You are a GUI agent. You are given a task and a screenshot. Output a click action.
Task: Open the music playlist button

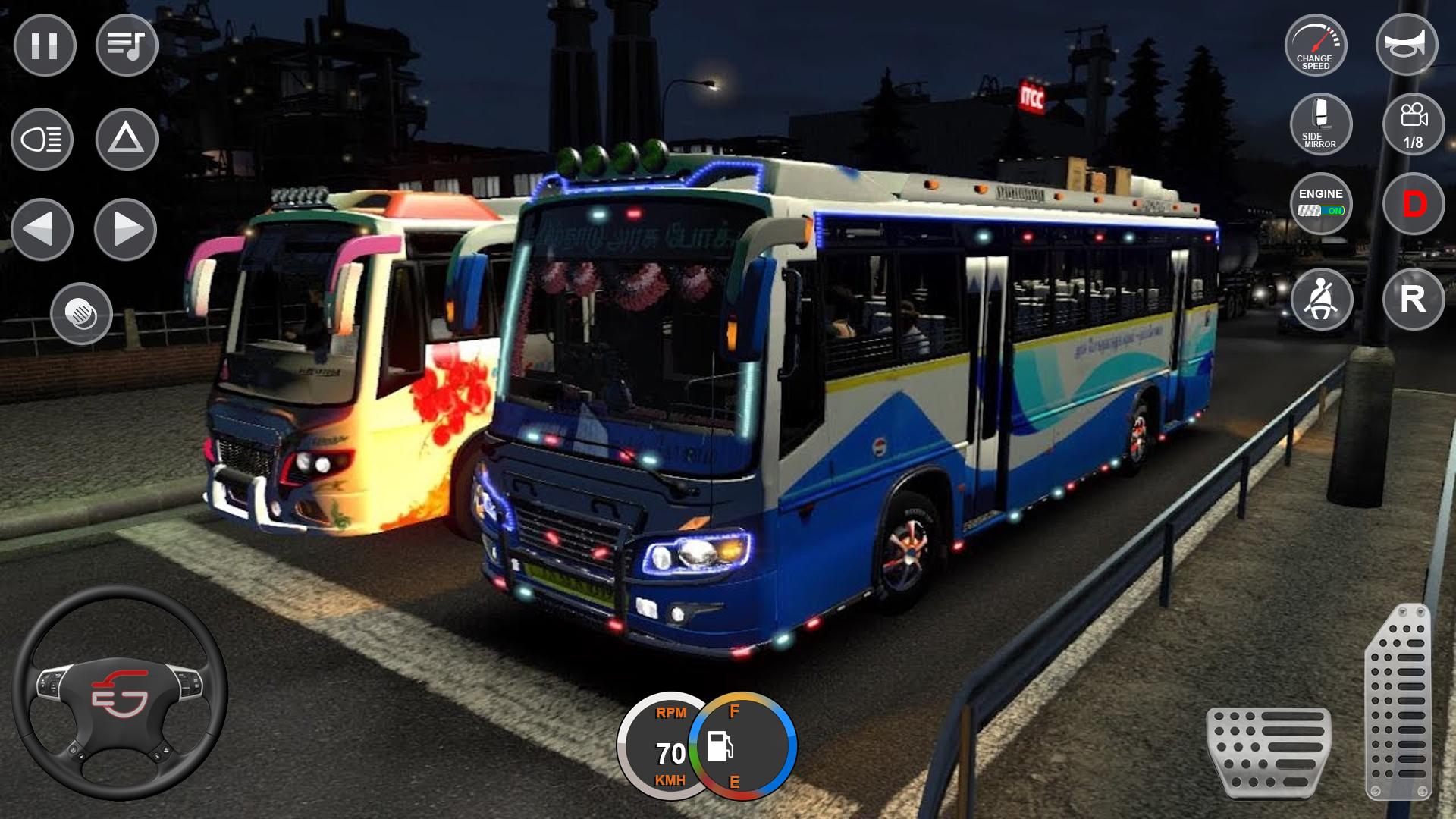(x=127, y=45)
